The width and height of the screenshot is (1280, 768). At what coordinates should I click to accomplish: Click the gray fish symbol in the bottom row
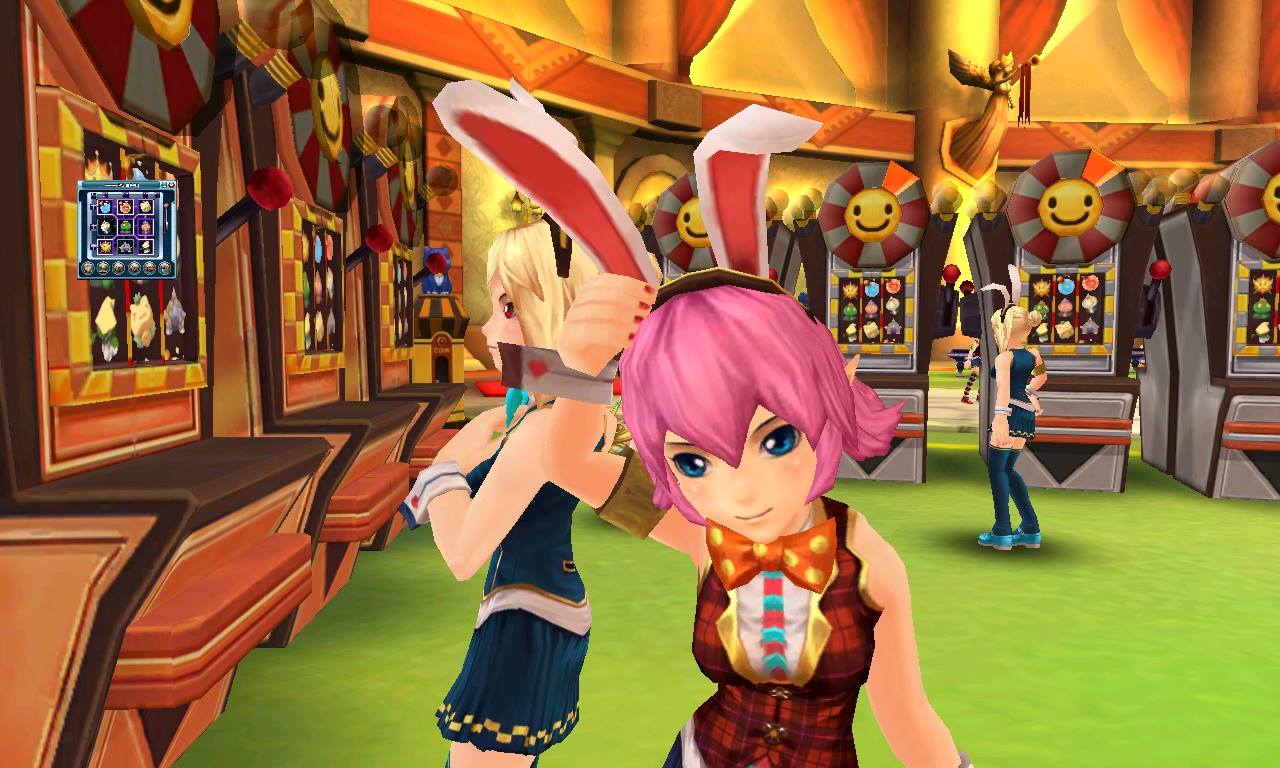125,246
